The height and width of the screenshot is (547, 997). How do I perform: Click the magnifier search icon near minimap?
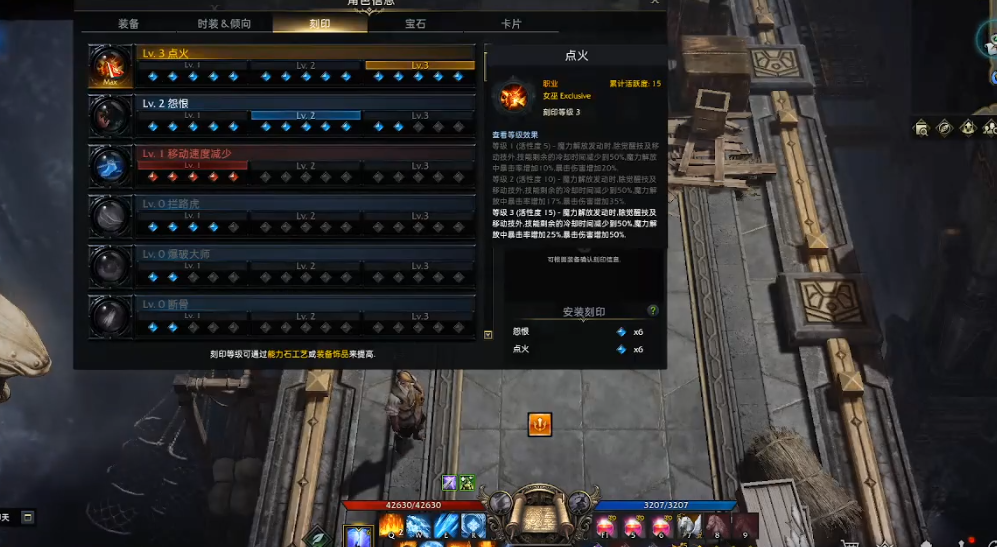pos(919,127)
